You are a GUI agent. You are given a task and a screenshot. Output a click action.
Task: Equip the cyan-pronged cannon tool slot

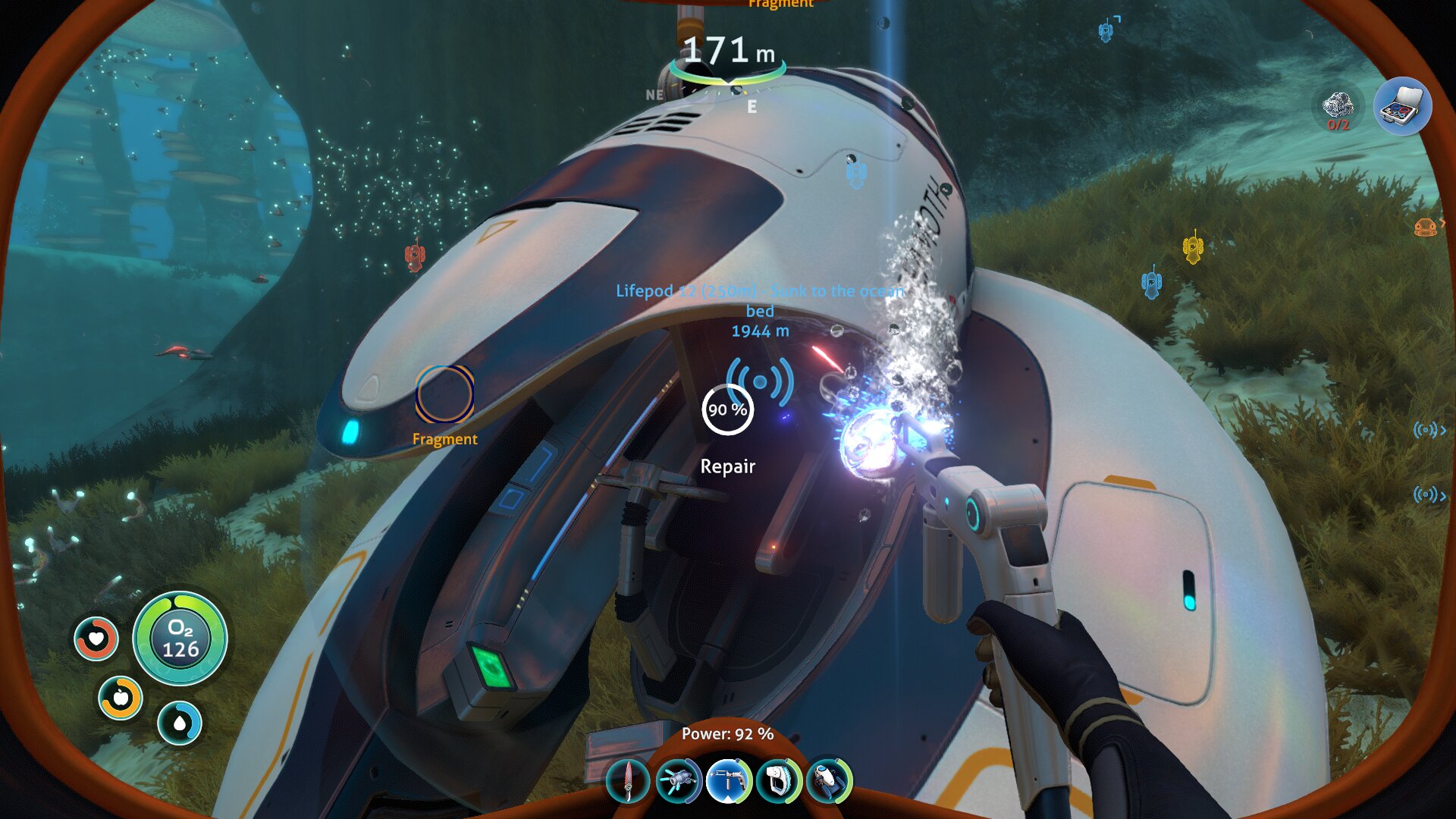(679, 781)
